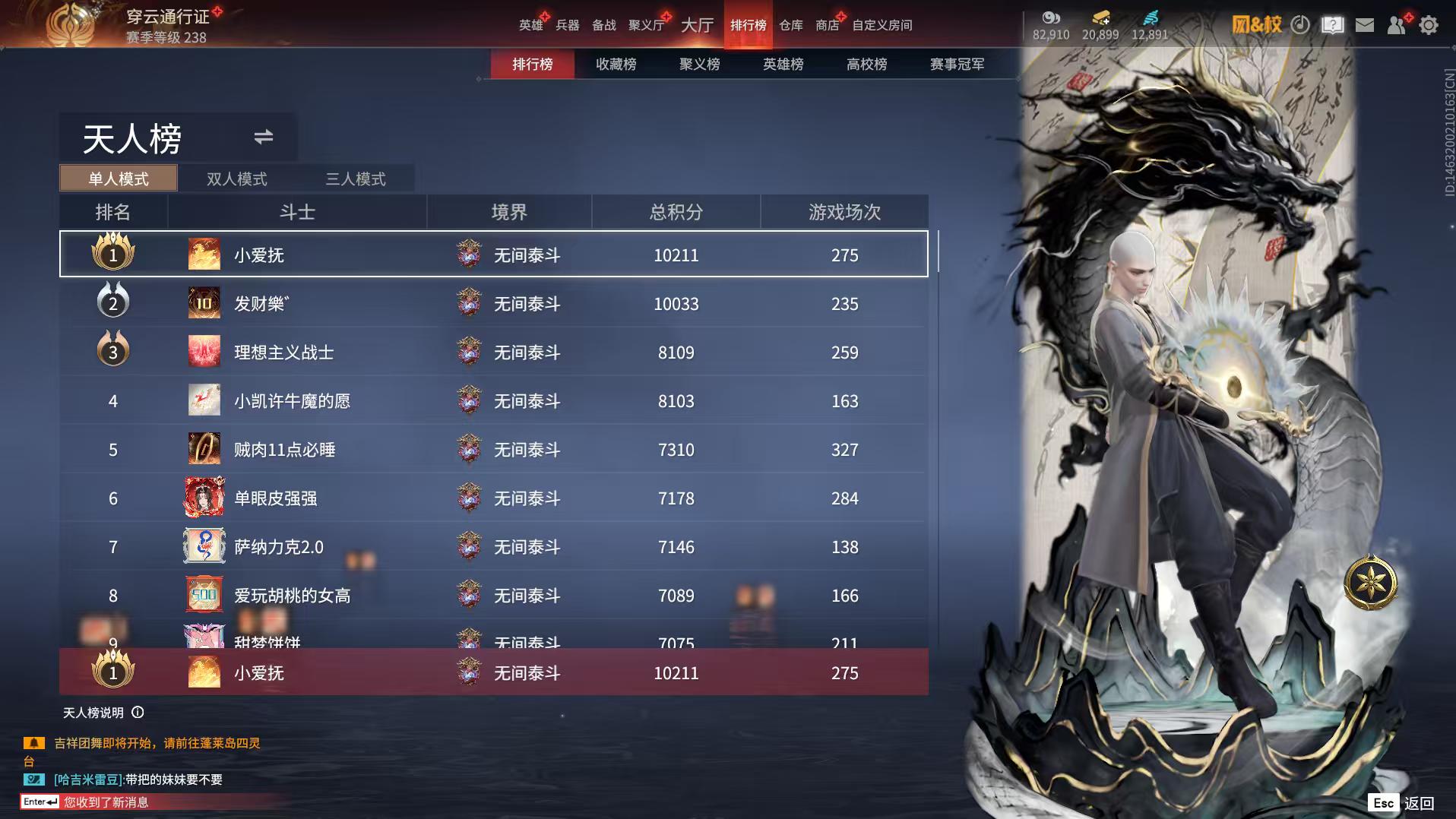The height and width of the screenshot is (819, 1456).
Task: Open the friends list icon
Action: point(1397,25)
